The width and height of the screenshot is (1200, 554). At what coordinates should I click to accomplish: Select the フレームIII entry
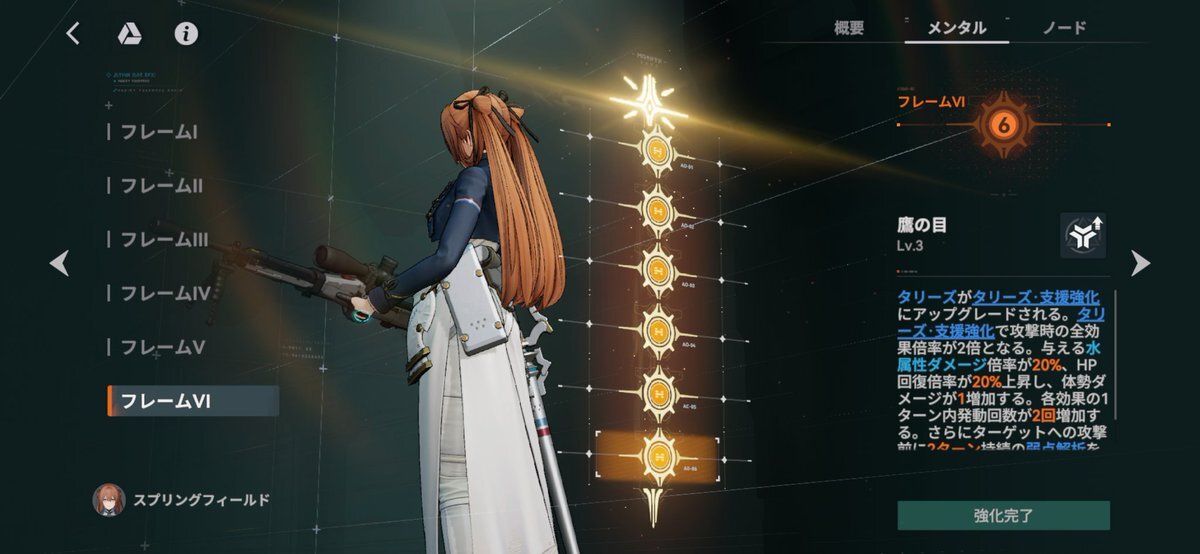click(165, 239)
